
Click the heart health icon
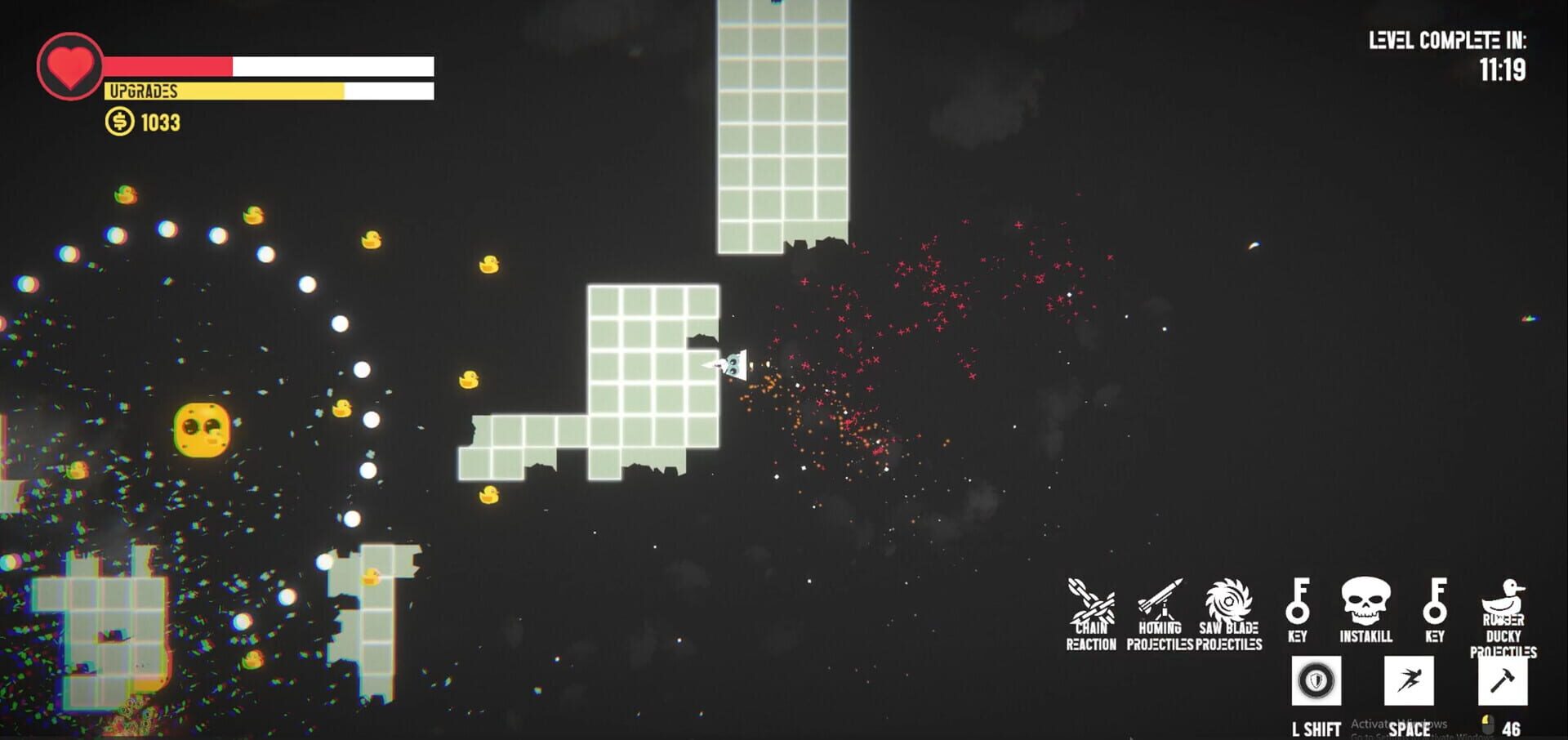pos(69,65)
